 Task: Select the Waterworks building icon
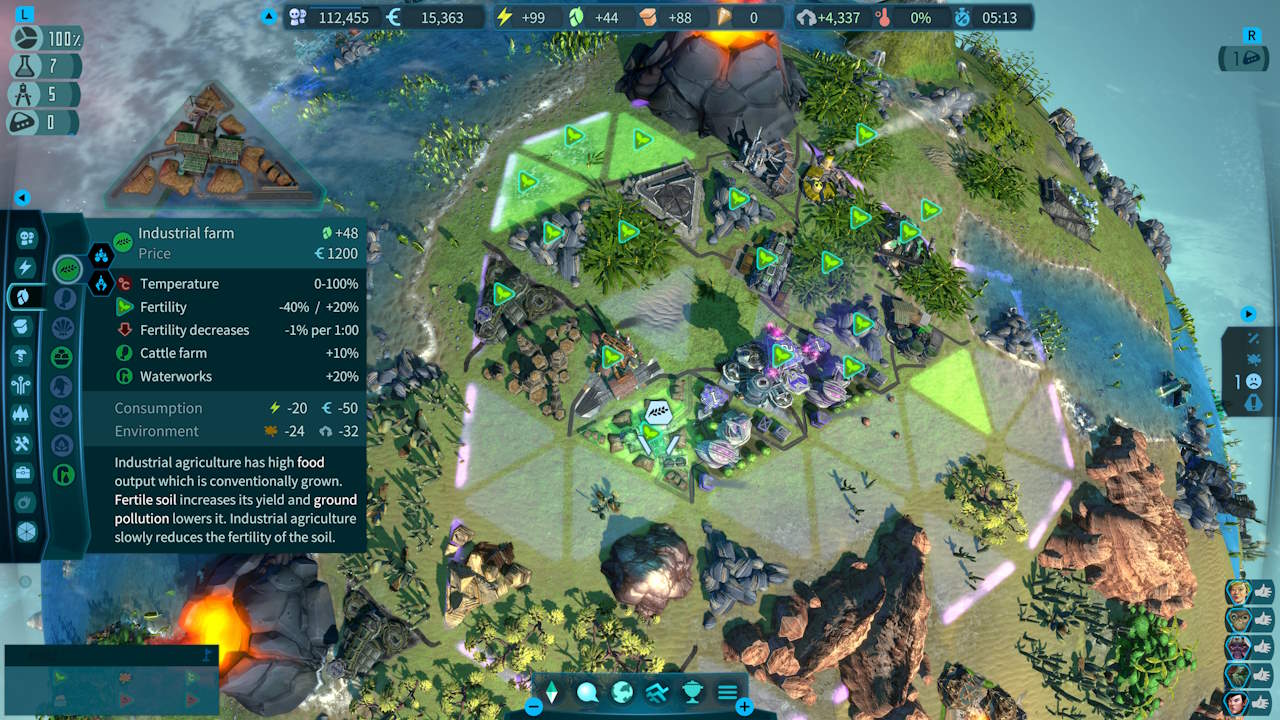coord(62,474)
